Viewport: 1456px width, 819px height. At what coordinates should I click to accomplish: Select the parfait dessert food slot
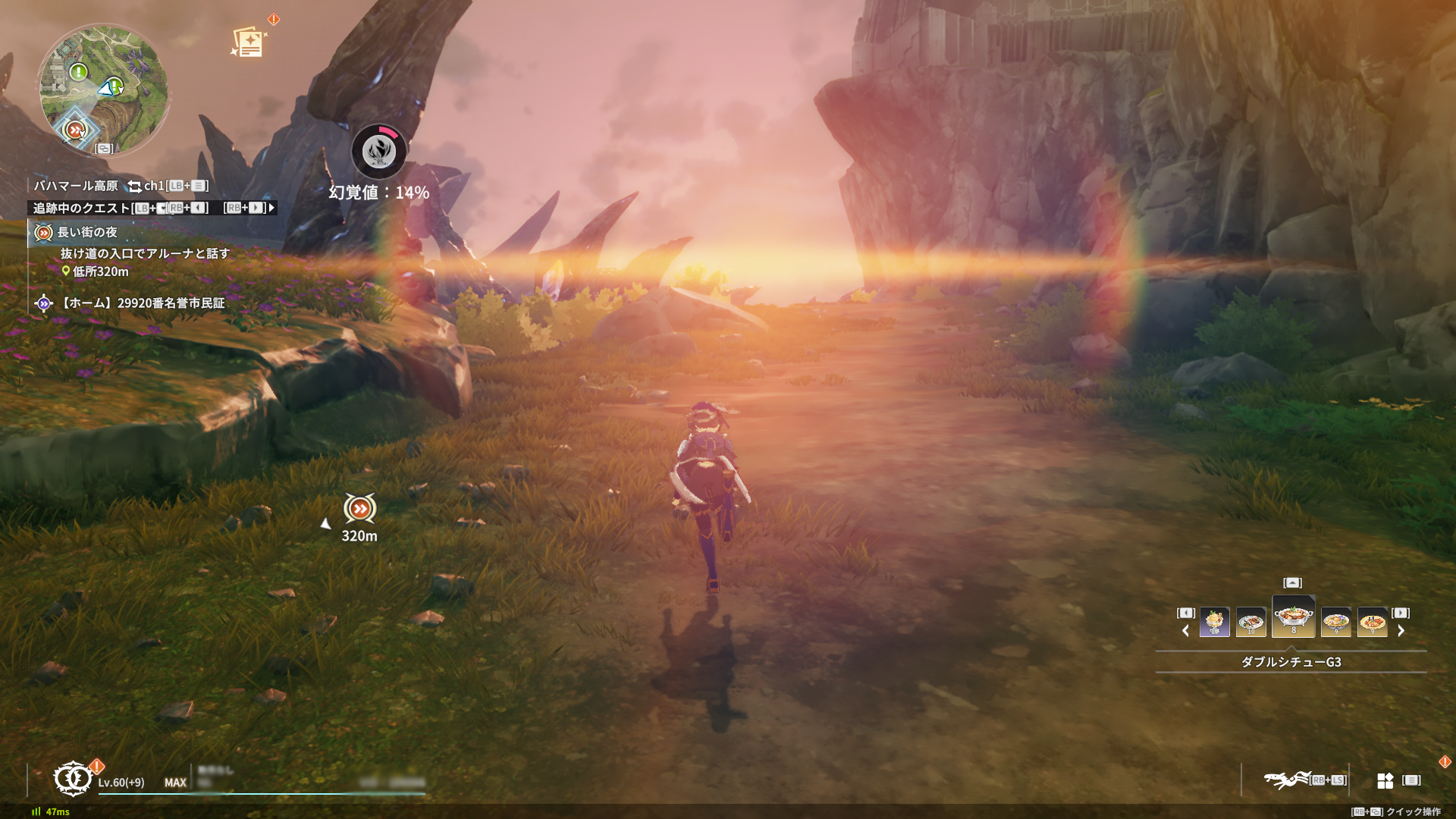1214,623
